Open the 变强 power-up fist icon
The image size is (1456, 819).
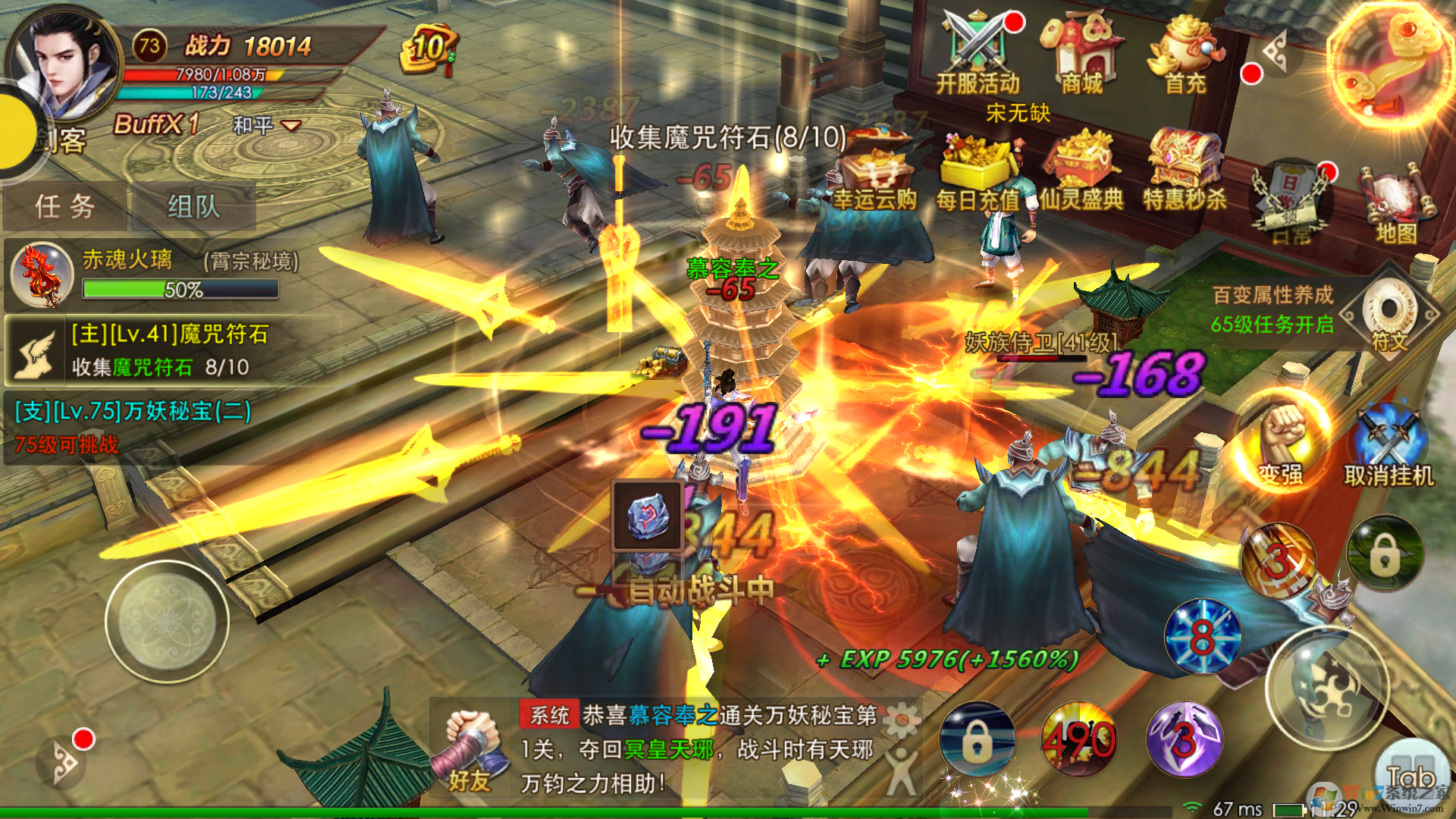pyautogui.click(x=1282, y=444)
